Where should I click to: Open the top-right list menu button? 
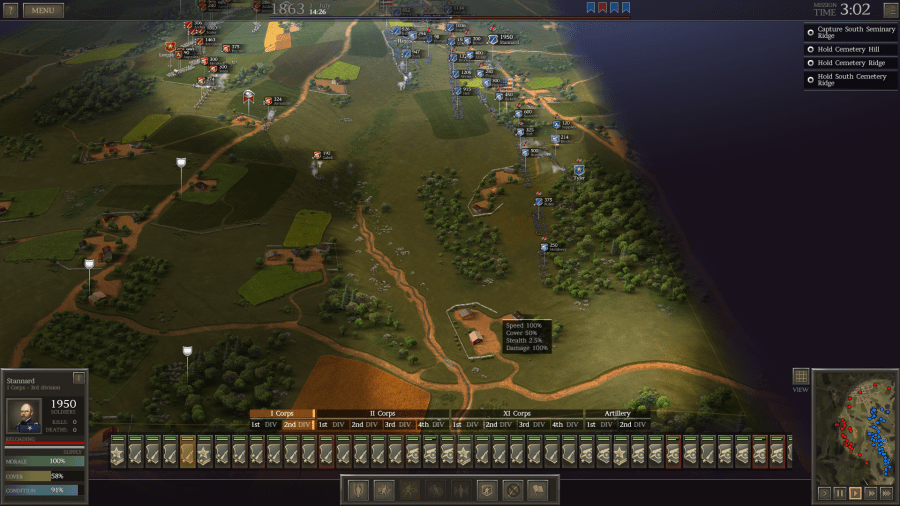click(x=890, y=10)
